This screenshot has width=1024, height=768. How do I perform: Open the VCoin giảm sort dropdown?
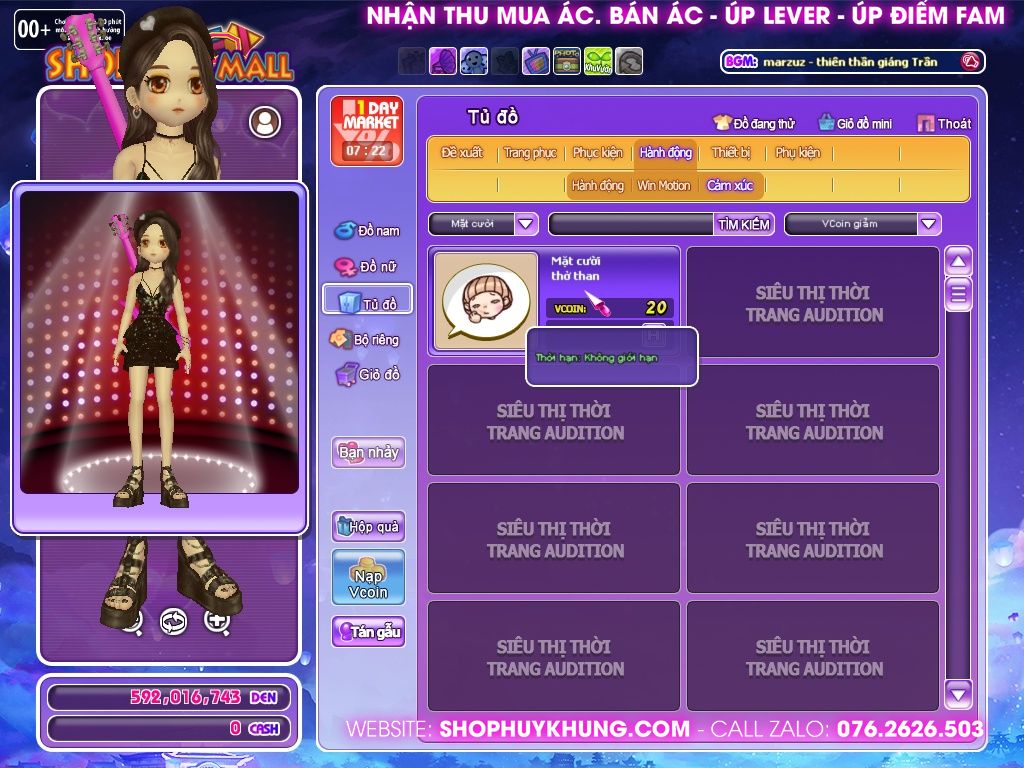click(x=929, y=224)
